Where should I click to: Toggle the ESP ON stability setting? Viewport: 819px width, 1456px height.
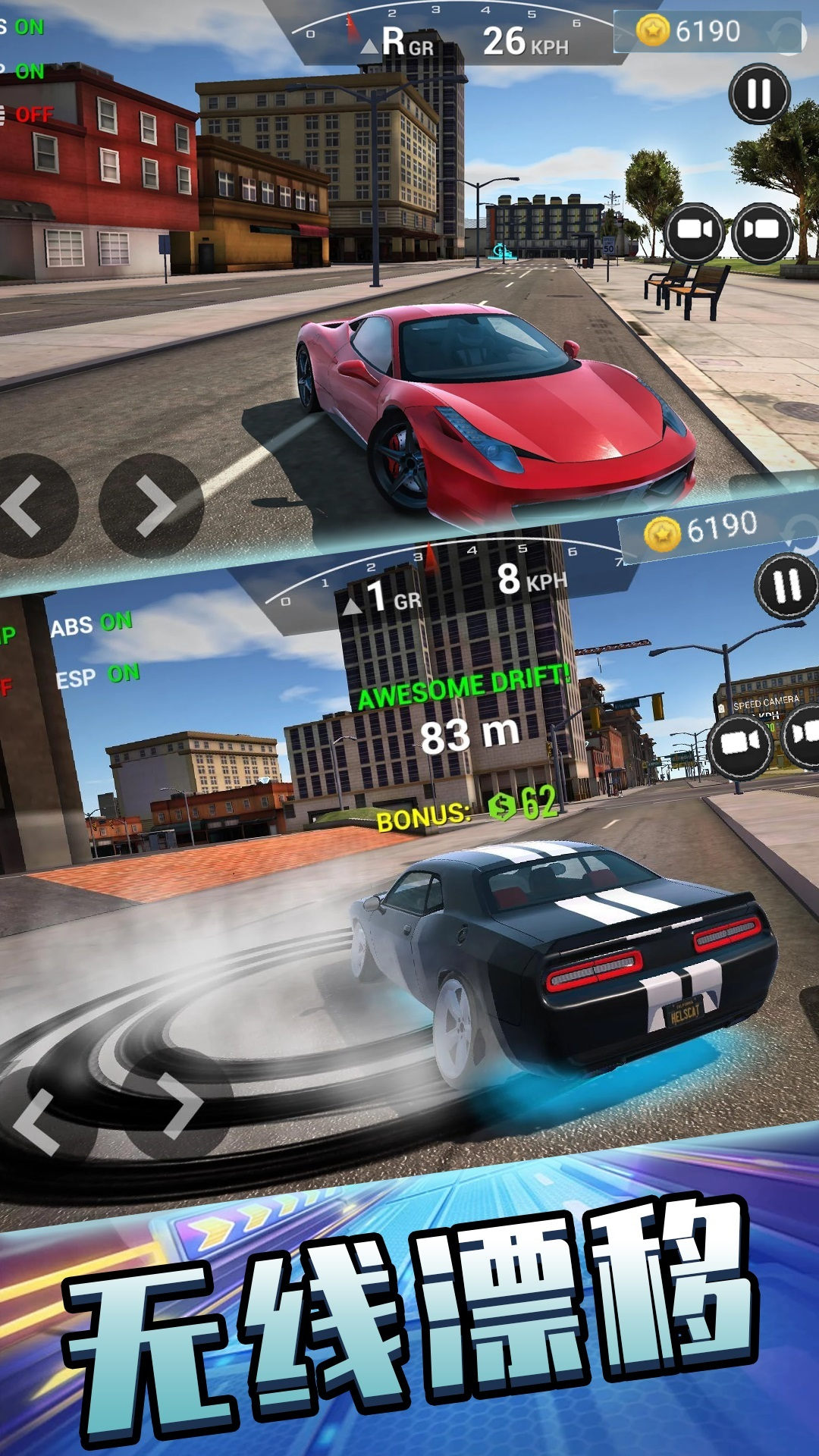tap(98, 676)
